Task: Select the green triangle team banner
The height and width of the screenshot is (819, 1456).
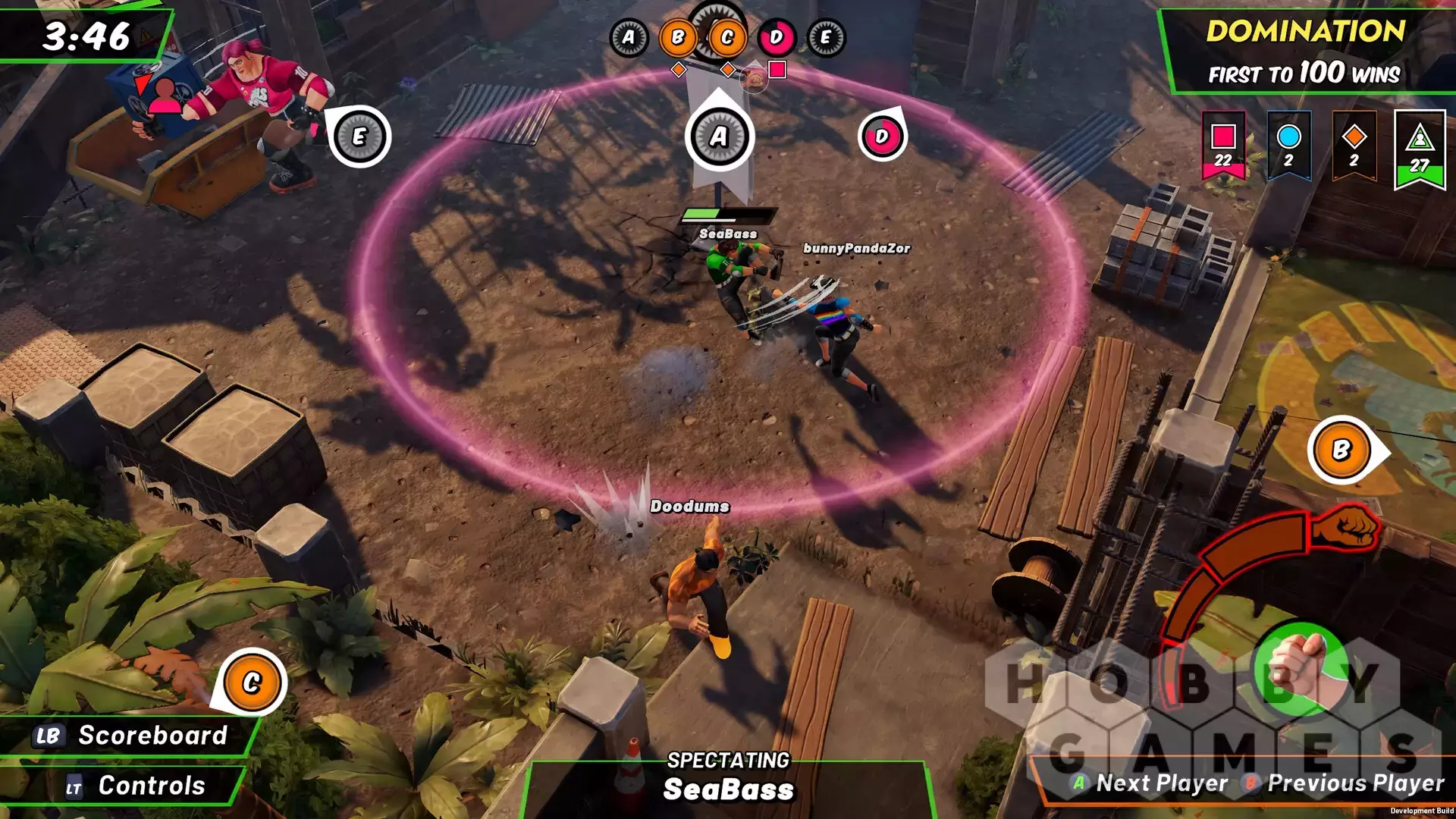Action: 1420,148
